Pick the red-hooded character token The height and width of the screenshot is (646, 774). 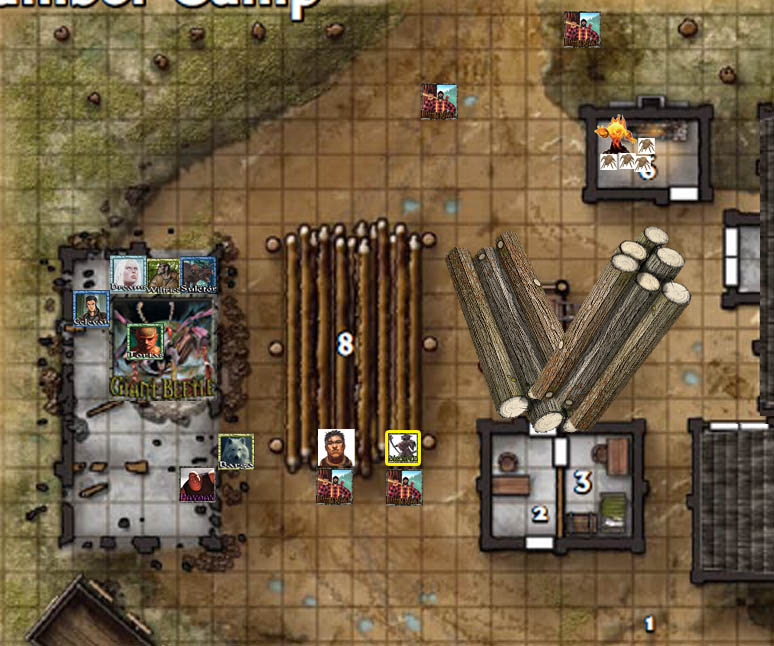point(197,485)
